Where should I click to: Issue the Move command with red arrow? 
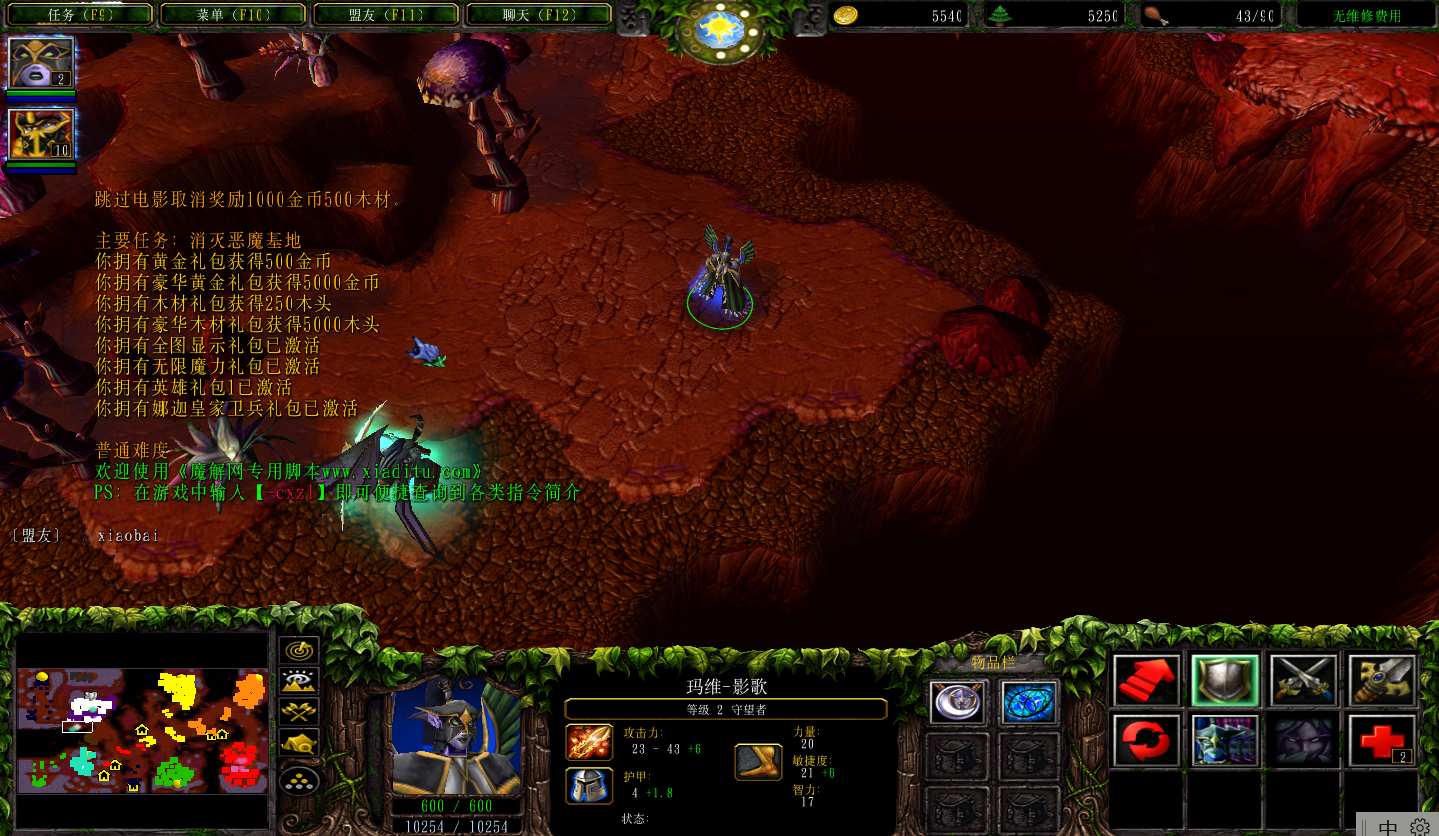(1147, 680)
